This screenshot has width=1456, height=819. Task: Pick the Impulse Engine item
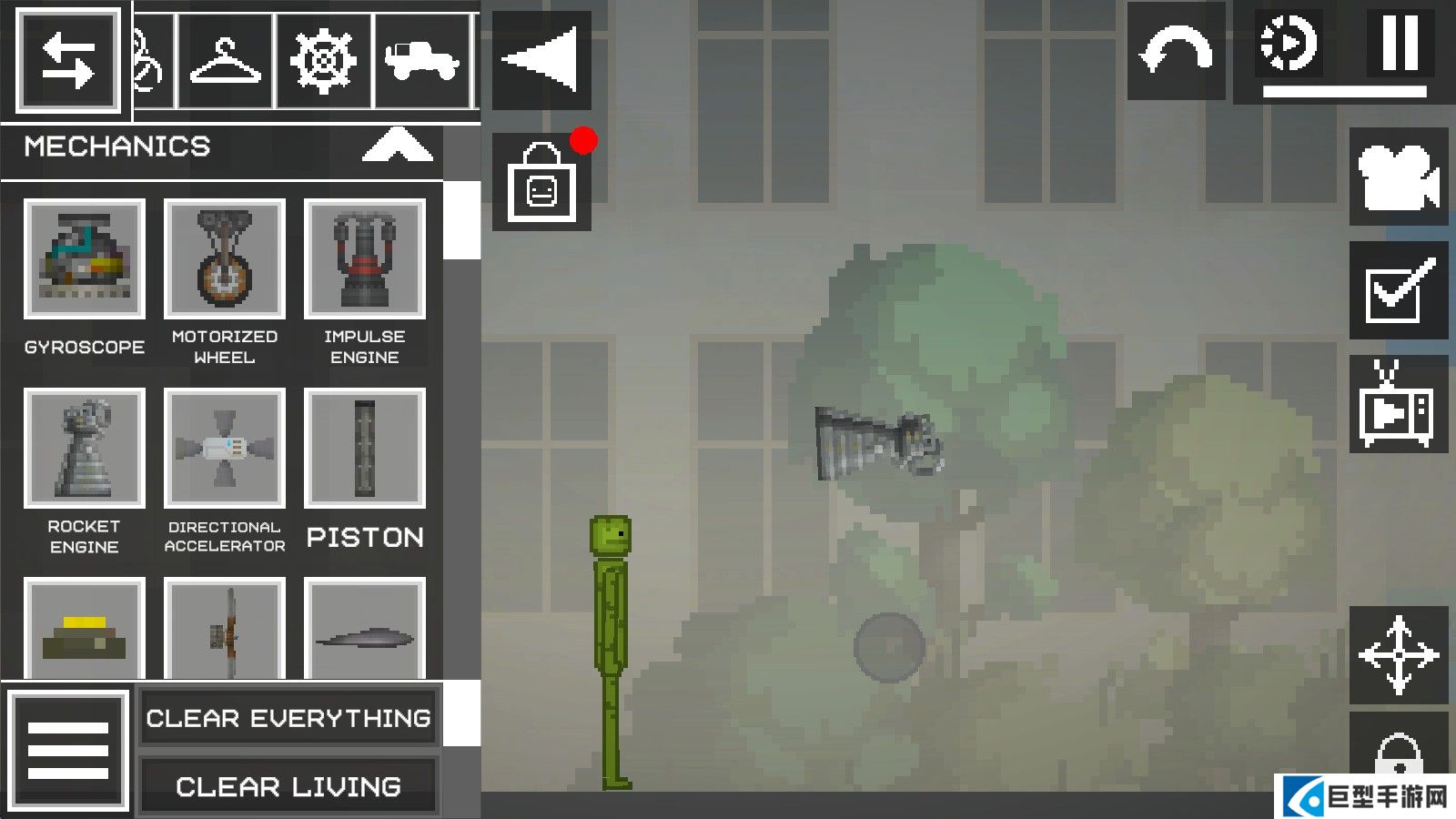(x=365, y=259)
